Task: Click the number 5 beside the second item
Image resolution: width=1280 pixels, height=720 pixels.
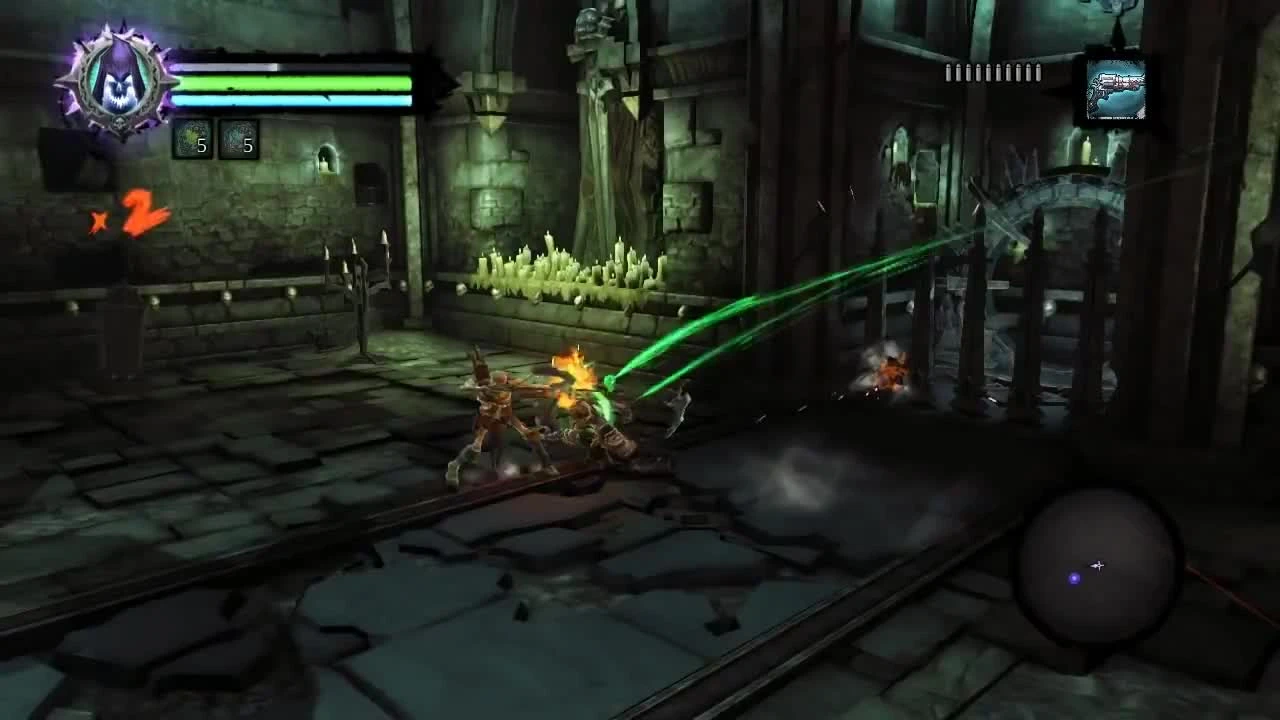Action: (249, 147)
